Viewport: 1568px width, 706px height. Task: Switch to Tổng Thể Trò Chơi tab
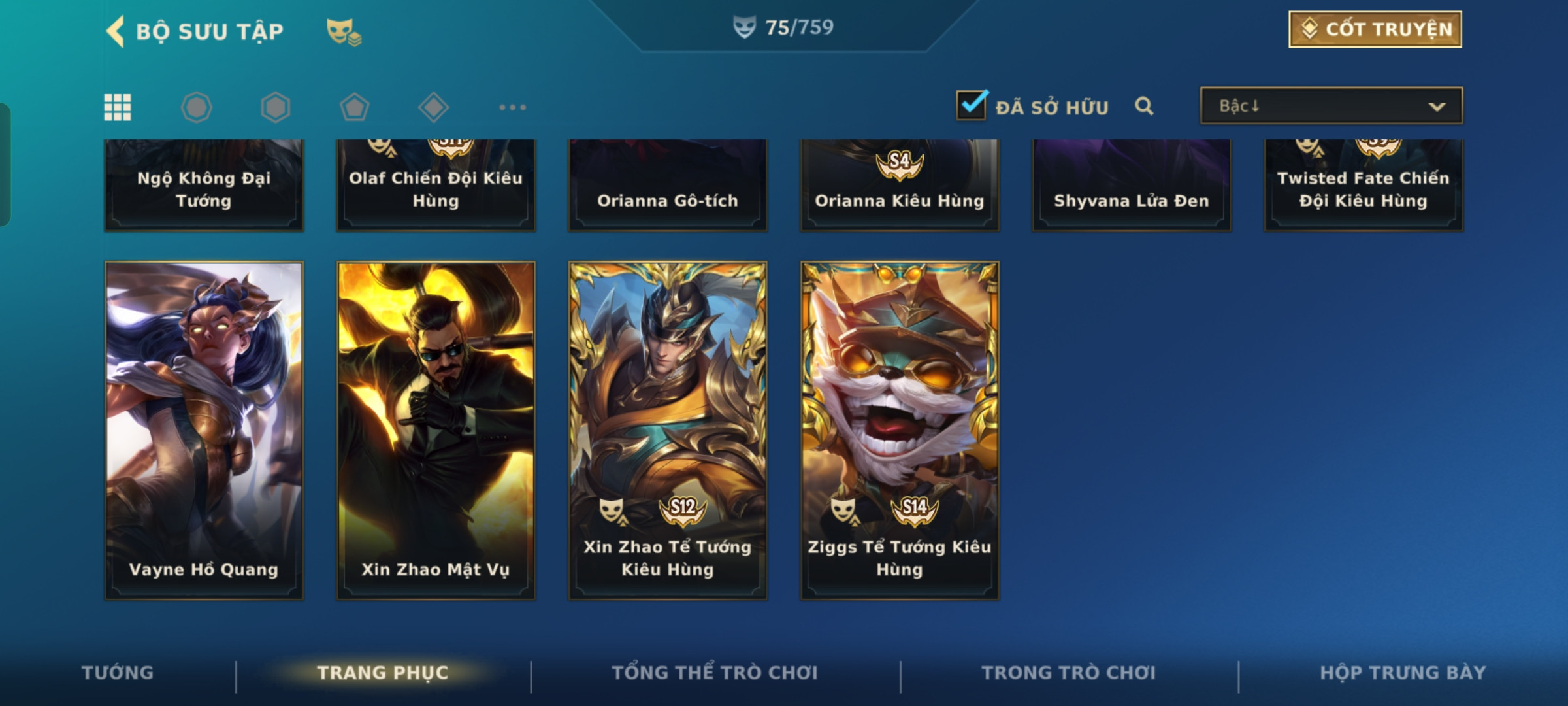715,673
